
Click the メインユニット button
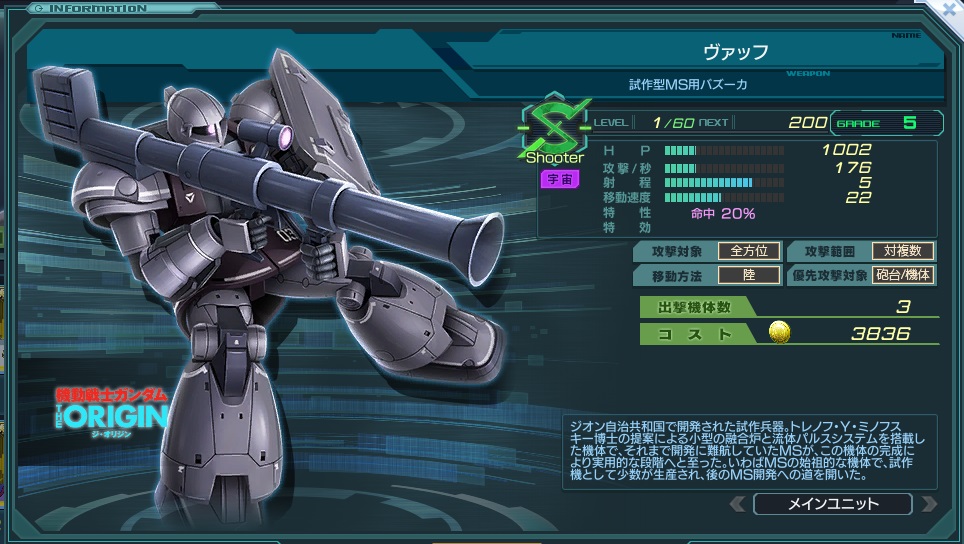(x=832, y=503)
